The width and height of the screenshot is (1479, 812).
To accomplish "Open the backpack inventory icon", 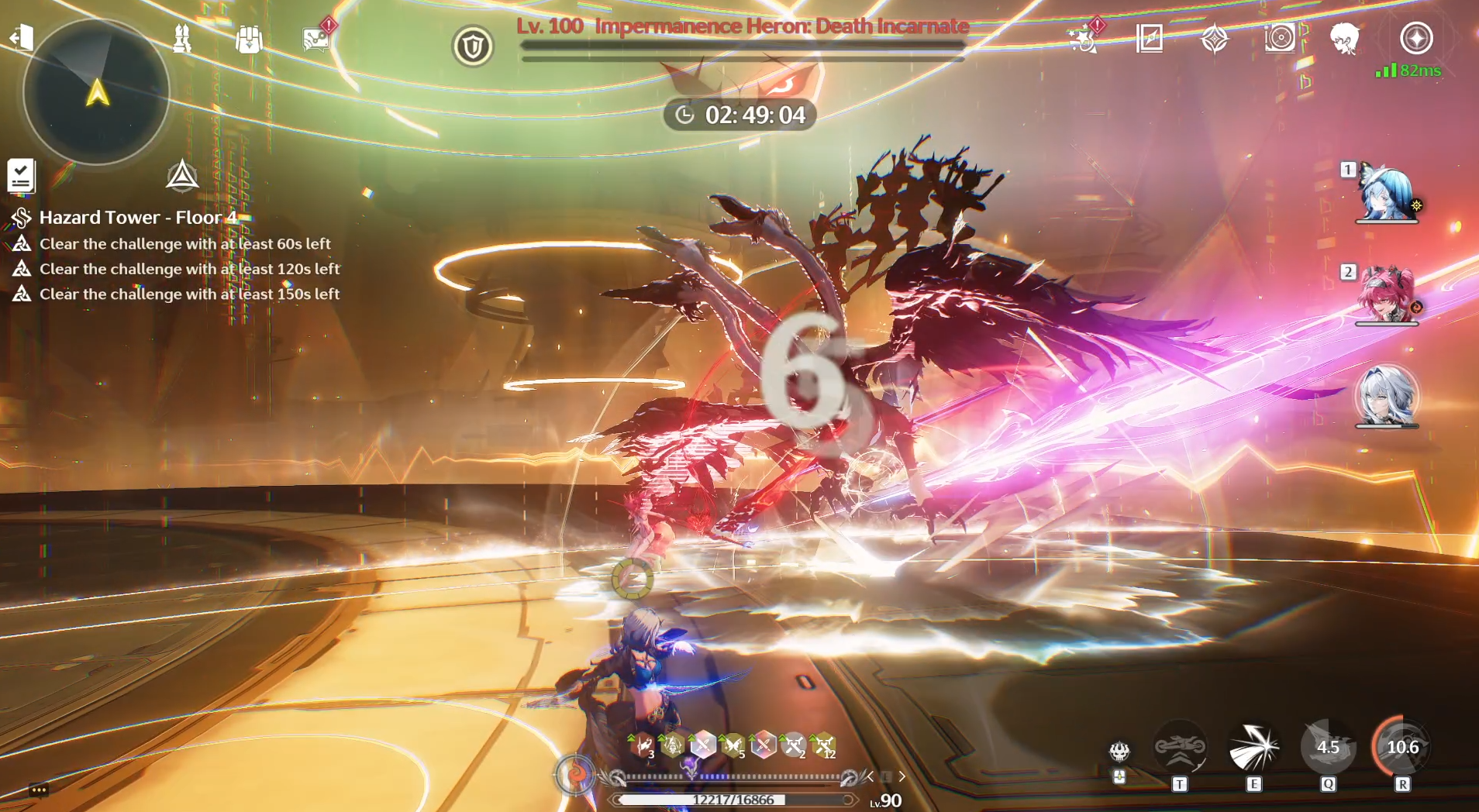I will (x=249, y=39).
